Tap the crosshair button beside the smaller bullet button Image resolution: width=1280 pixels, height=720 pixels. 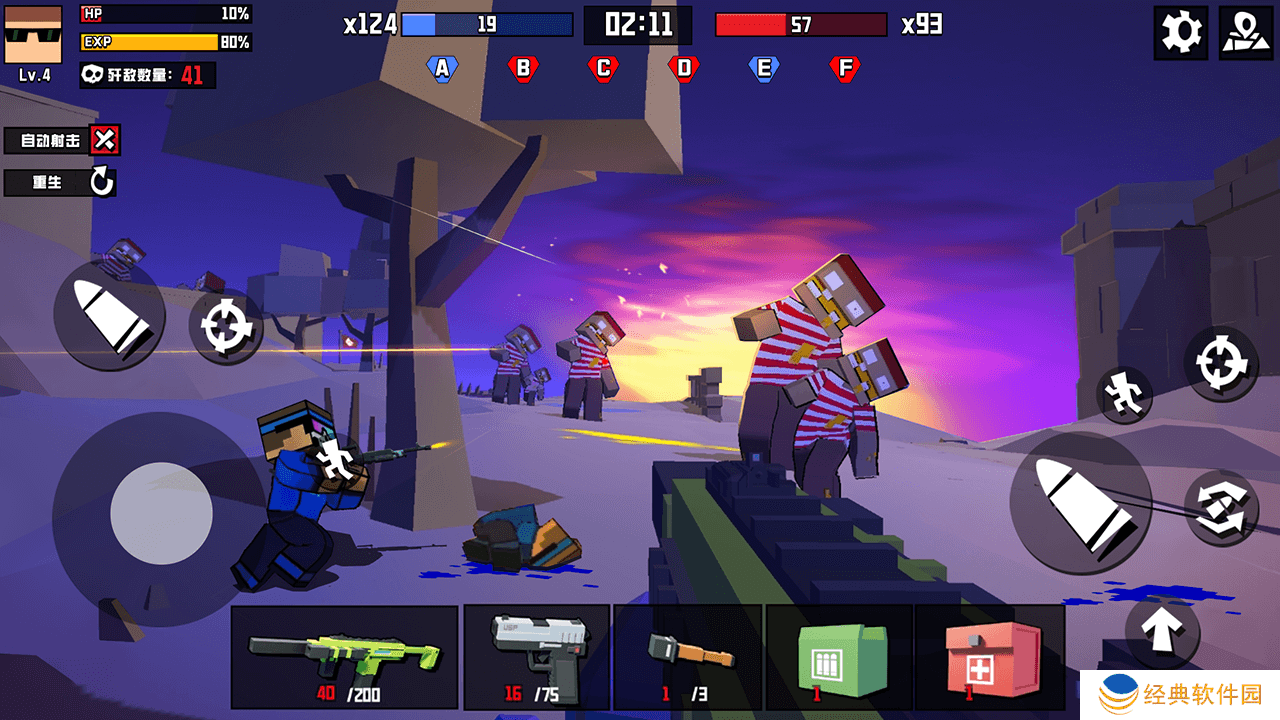[224, 327]
